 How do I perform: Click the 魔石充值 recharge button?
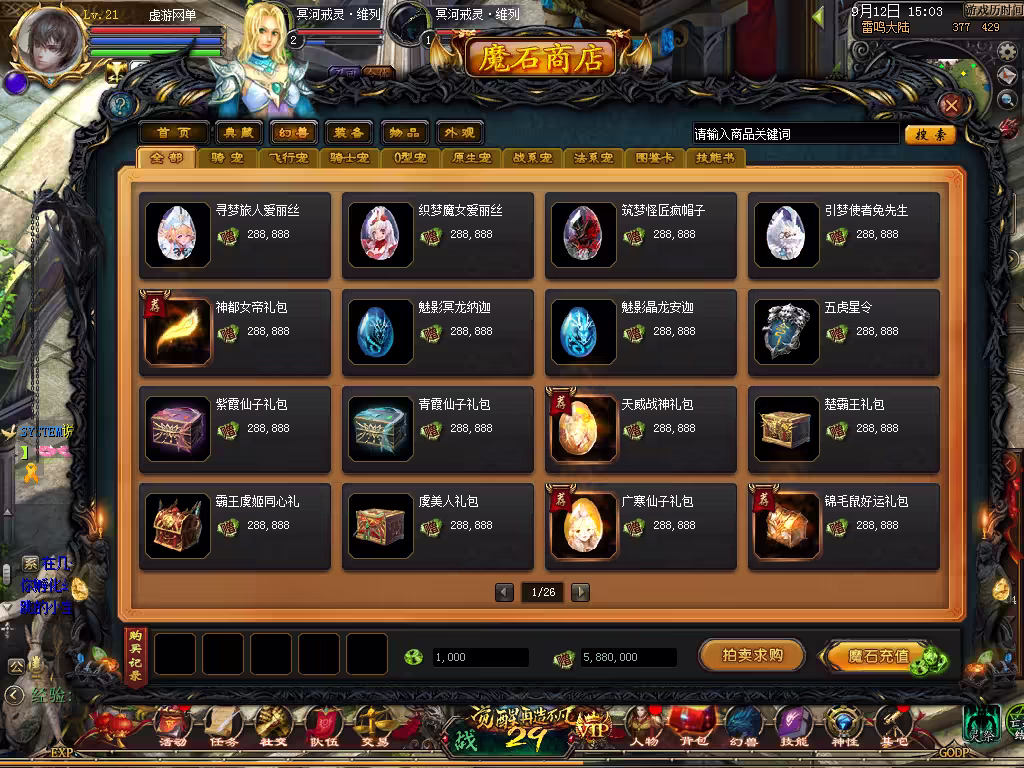click(878, 657)
